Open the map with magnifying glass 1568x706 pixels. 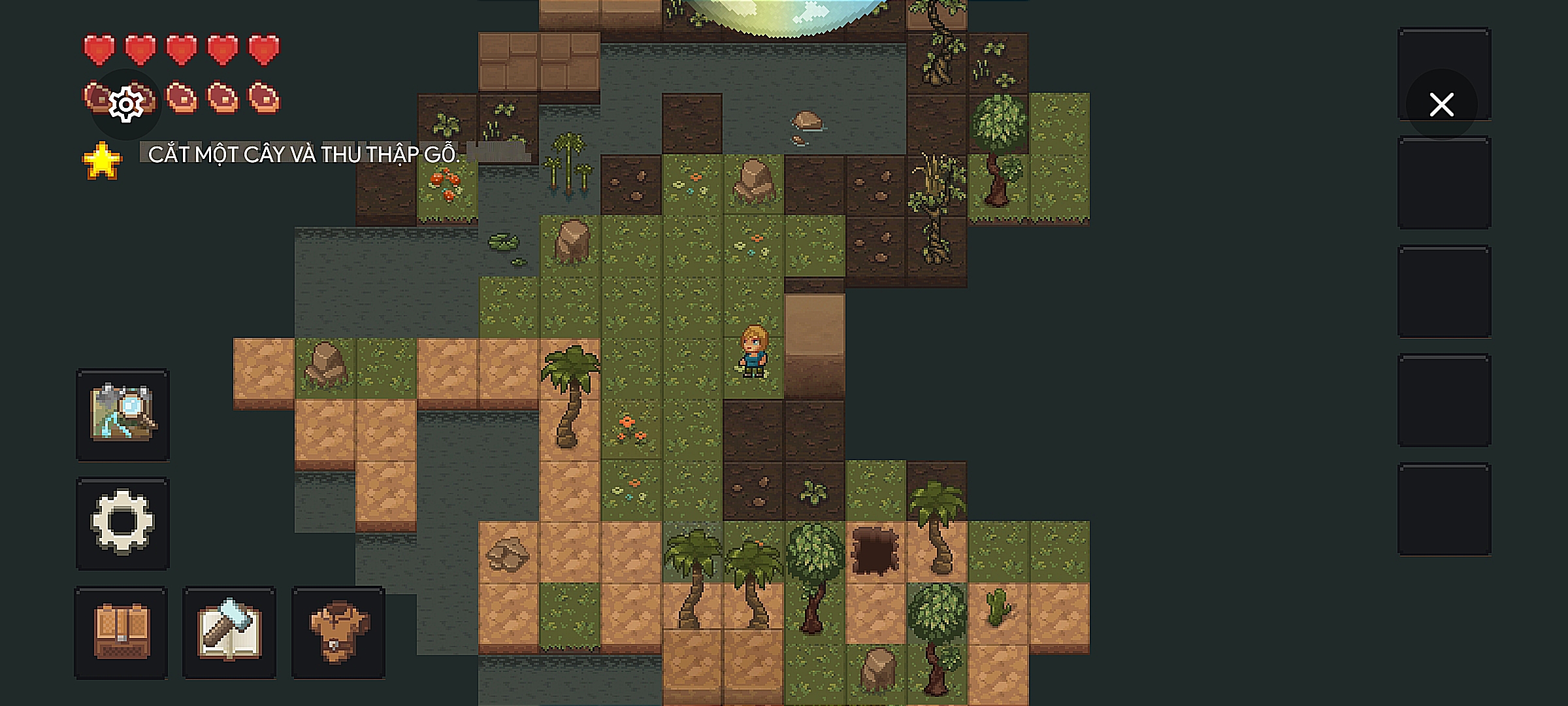[123, 414]
